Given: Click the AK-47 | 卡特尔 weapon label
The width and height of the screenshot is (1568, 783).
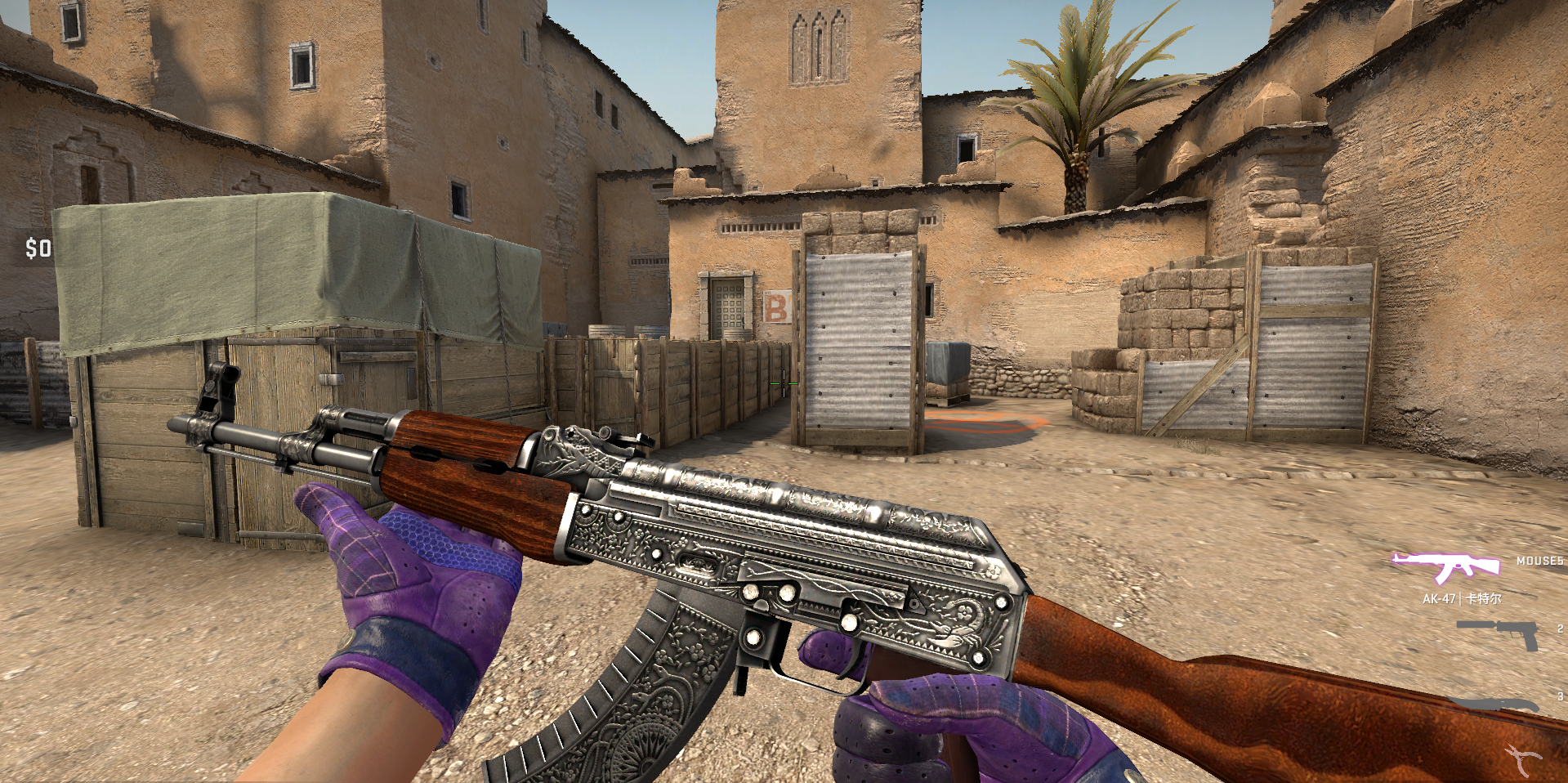Looking at the screenshot, I should point(1463,599).
